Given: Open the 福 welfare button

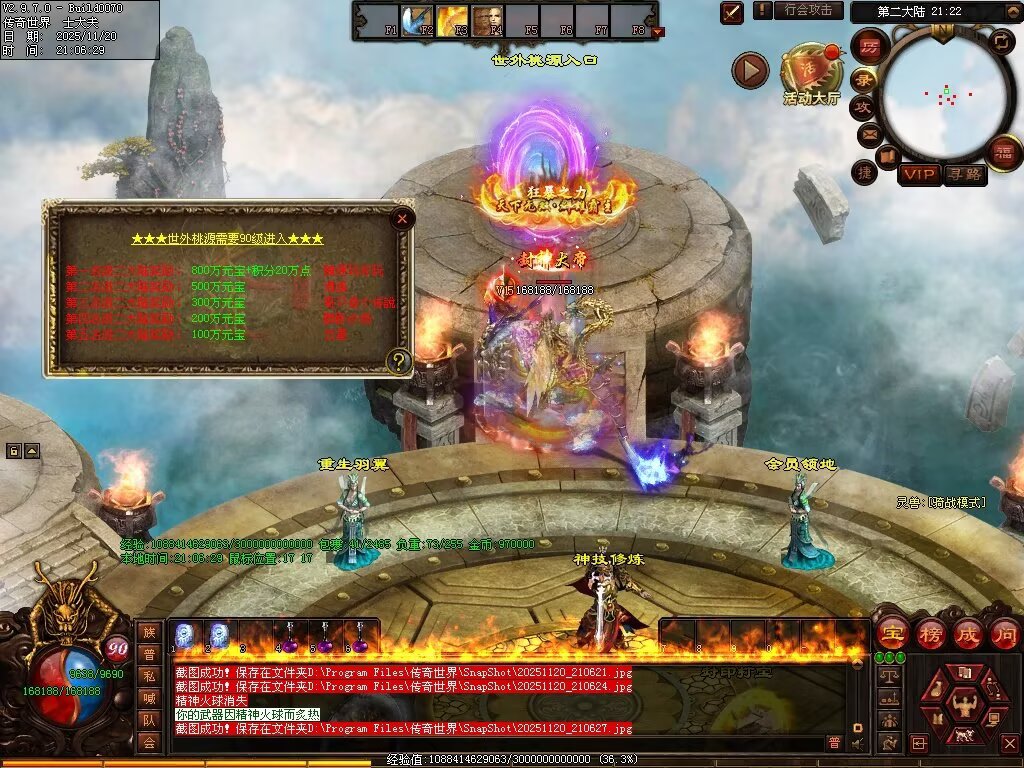Looking at the screenshot, I should pyautogui.click(x=1003, y=151).
